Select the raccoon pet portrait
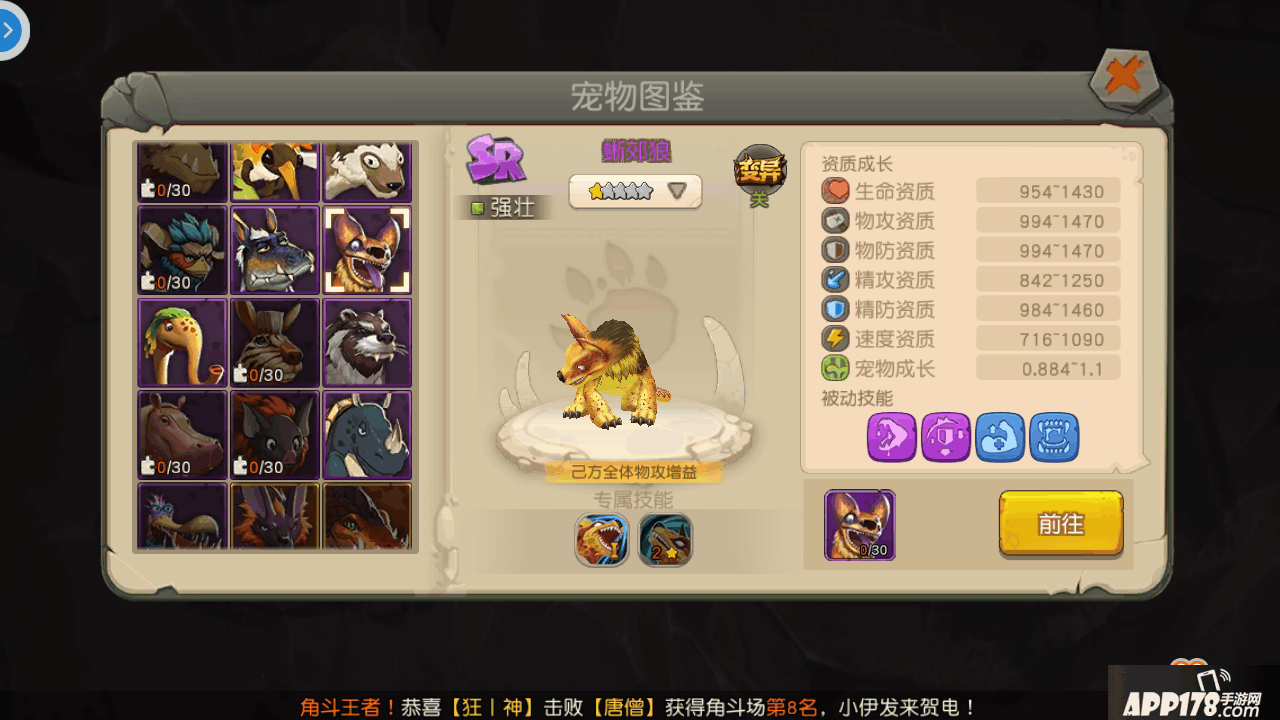 pyautogui.click(x=367, y=342)
